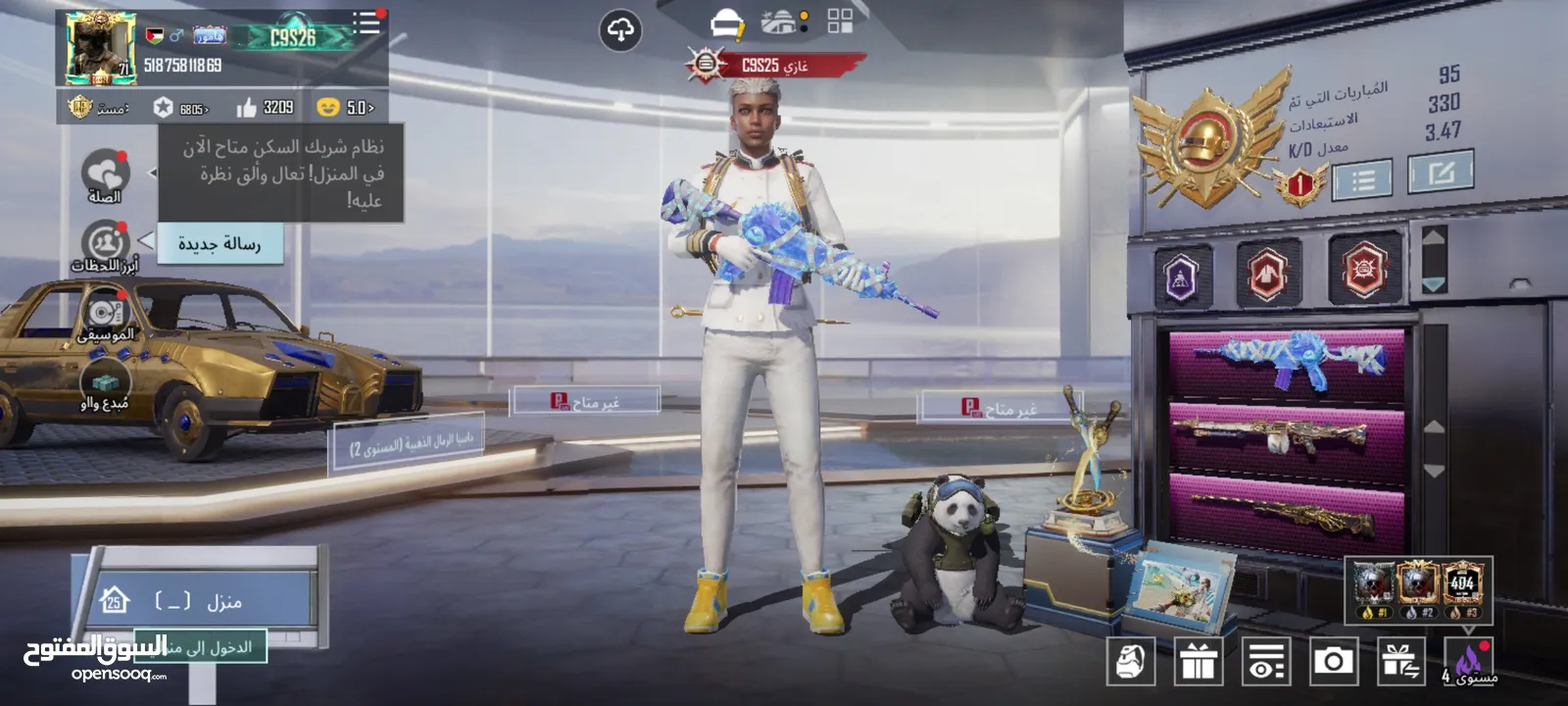Open the detailed stats list button

coord(1362,179)
